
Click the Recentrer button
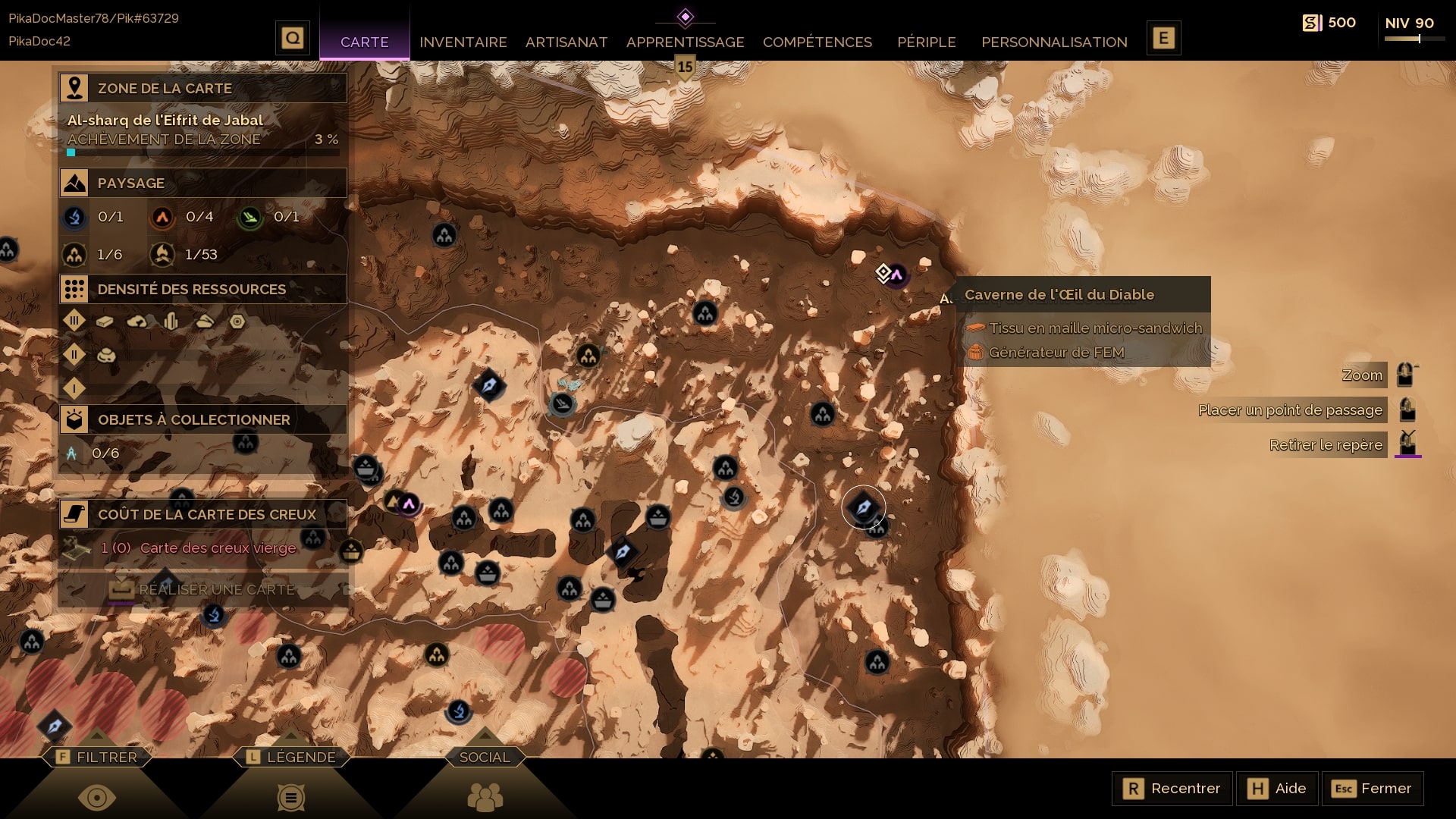click(x=1172, y=789)
